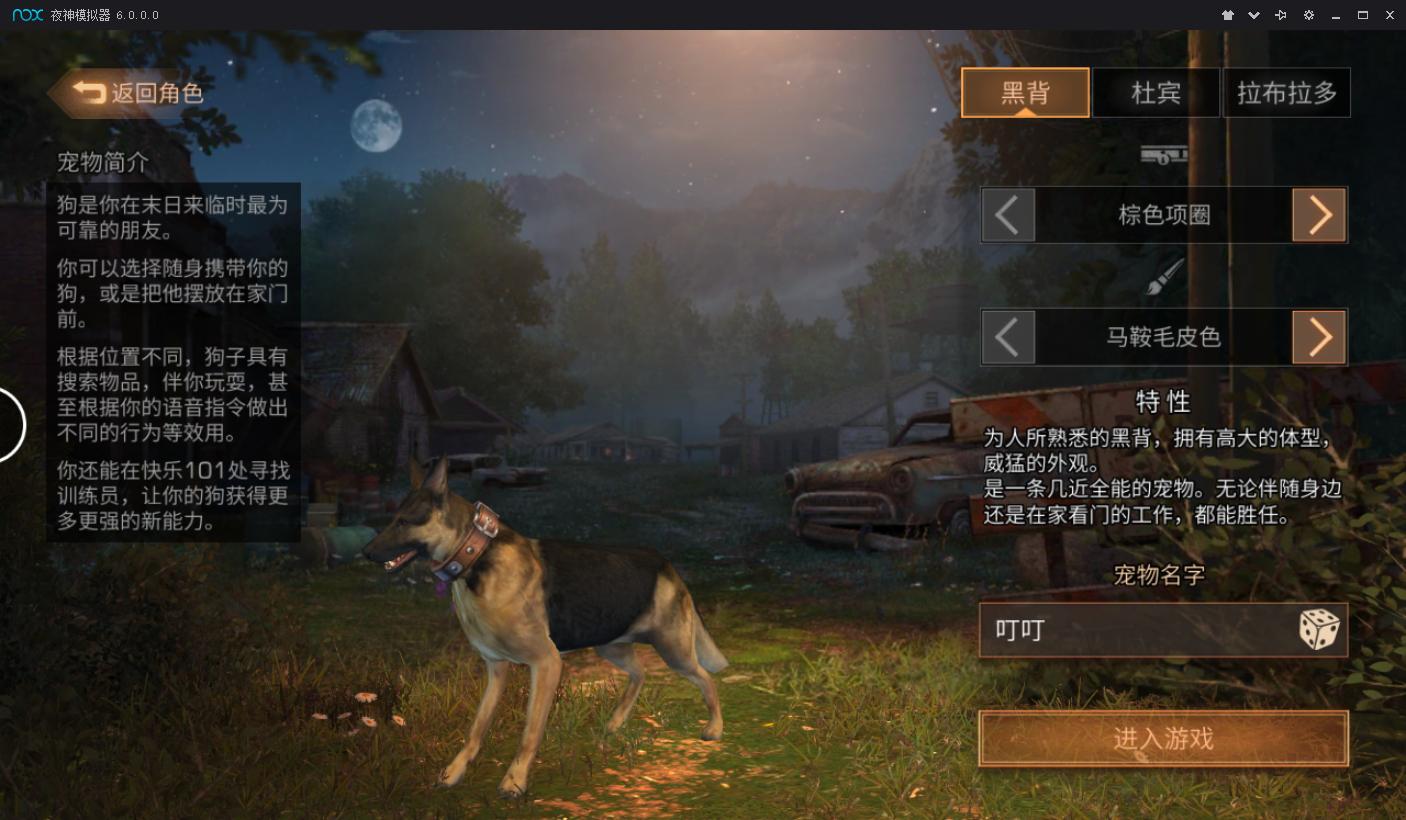This screenshot has width=1406, height=820.
Task: Select previous fur color option
Action: click(1008, 337)
